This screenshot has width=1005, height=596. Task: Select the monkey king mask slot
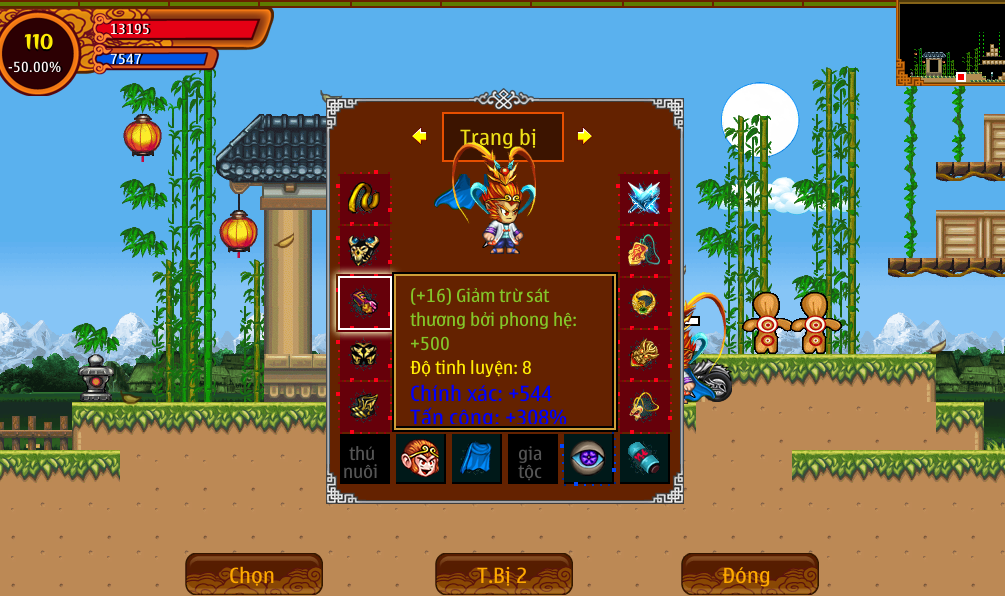420,459
